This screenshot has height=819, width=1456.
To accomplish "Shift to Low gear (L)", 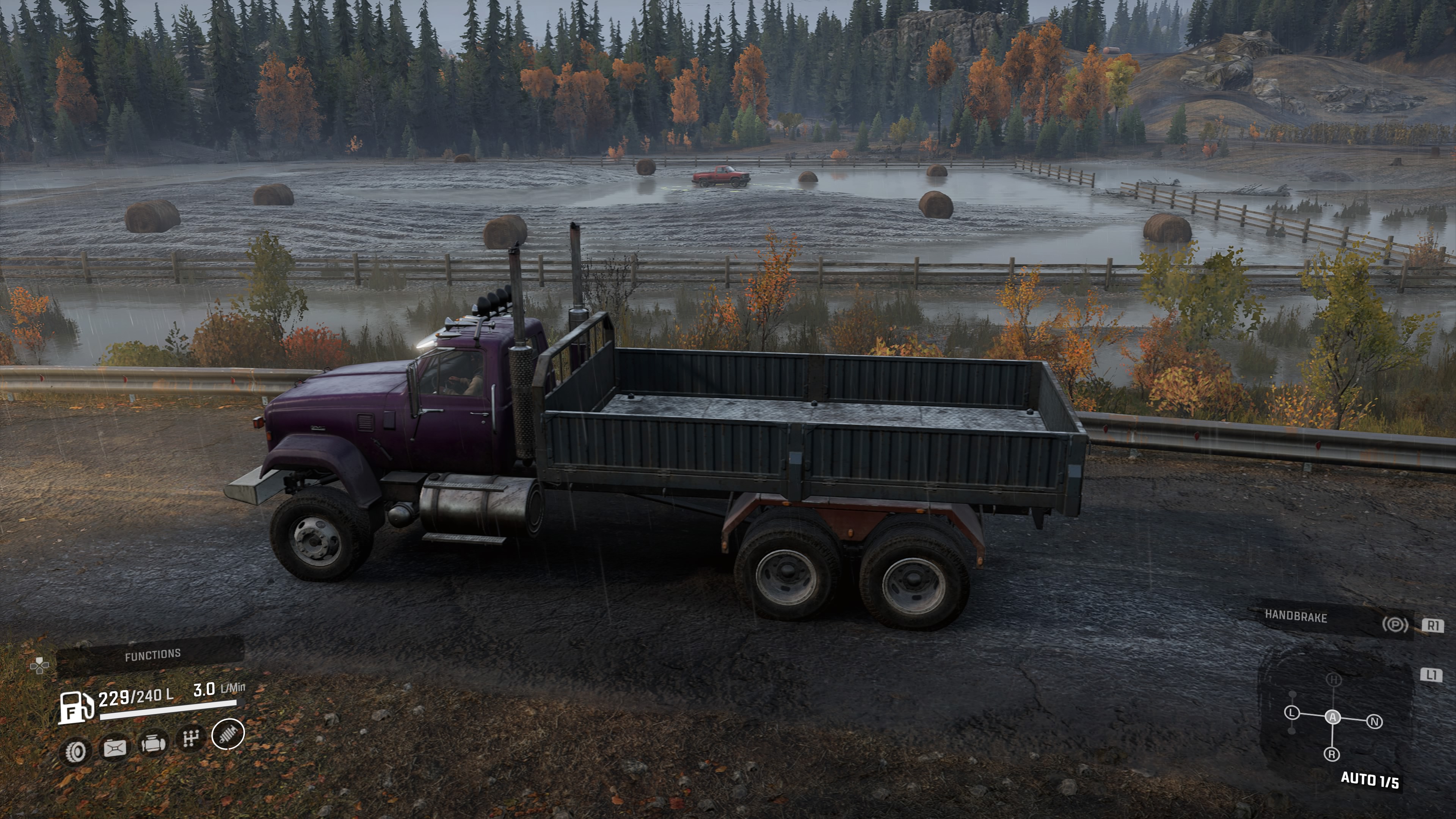I will tap(1292, 713).
